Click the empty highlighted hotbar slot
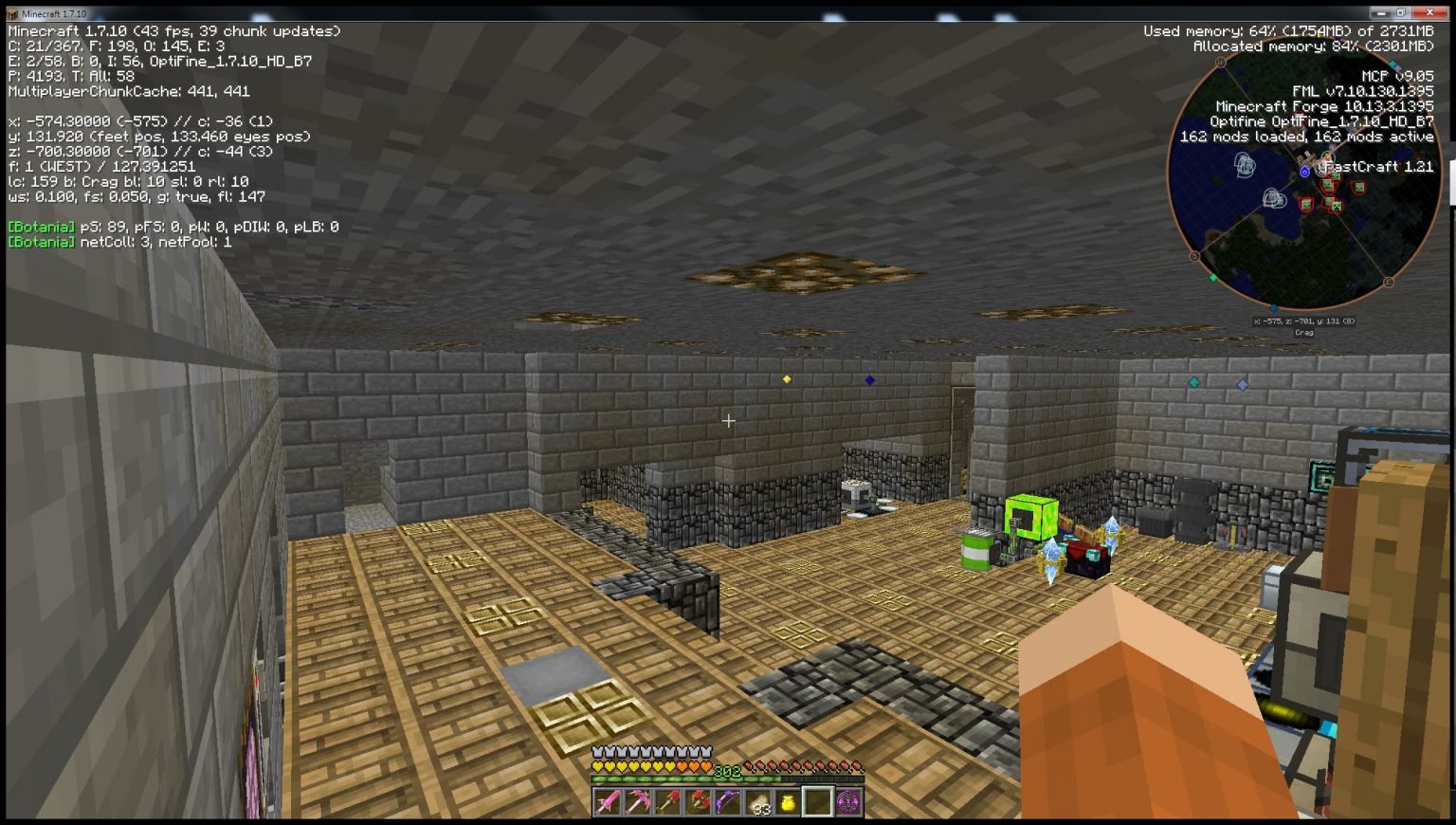The height and width of the screenshot is (825, 1456). tap(819, 801)
